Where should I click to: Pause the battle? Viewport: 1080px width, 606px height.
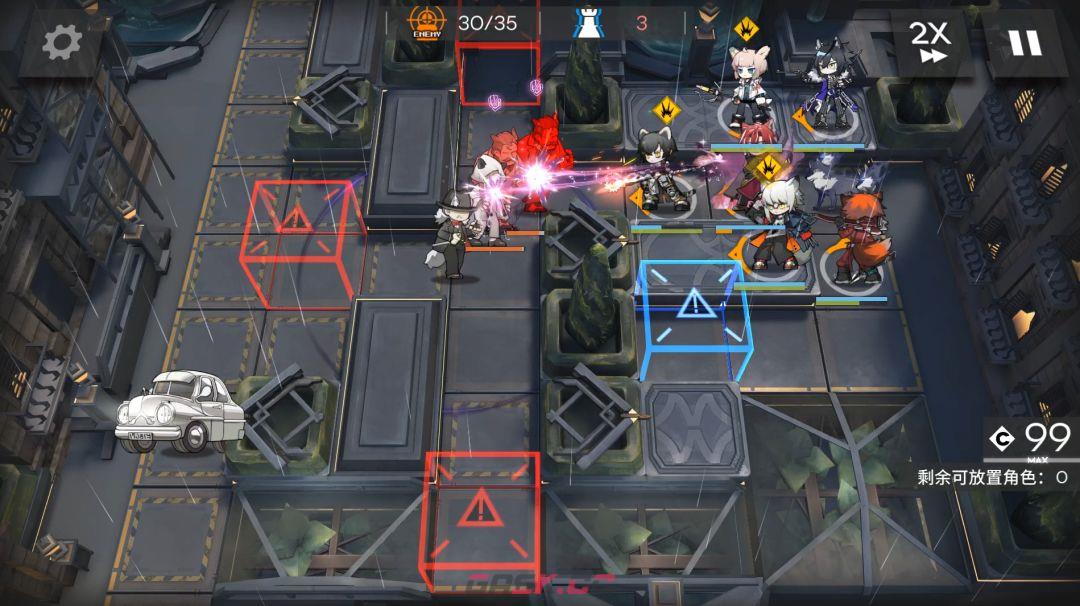tap(1025, 42)
